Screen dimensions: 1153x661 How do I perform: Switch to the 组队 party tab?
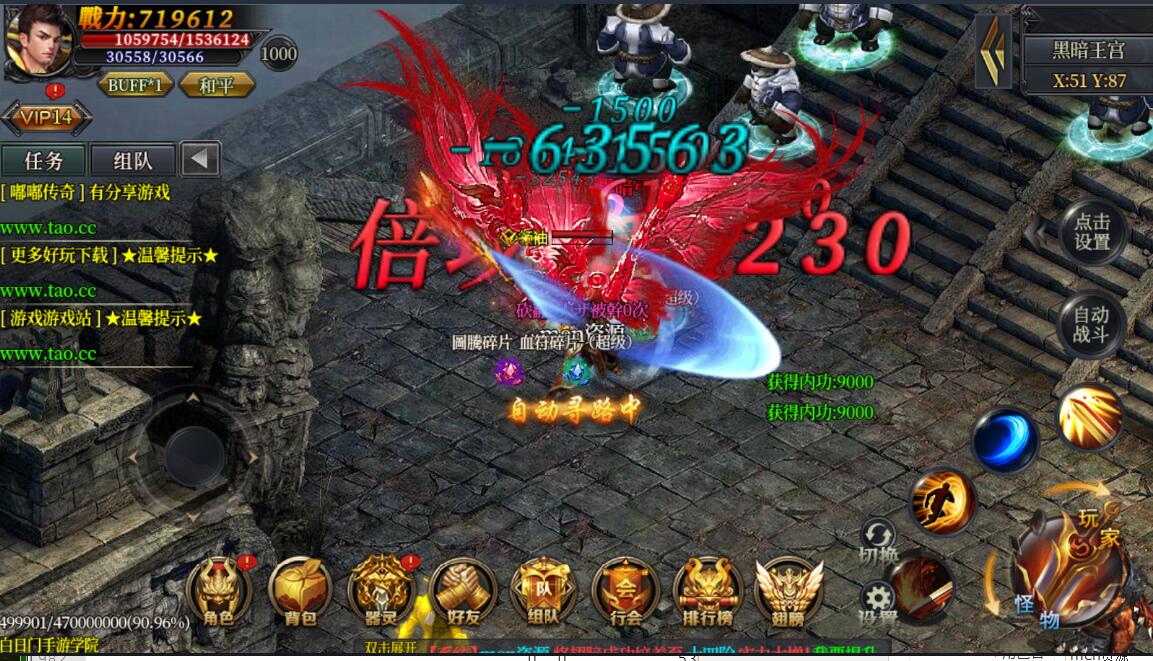coord(133,160)
